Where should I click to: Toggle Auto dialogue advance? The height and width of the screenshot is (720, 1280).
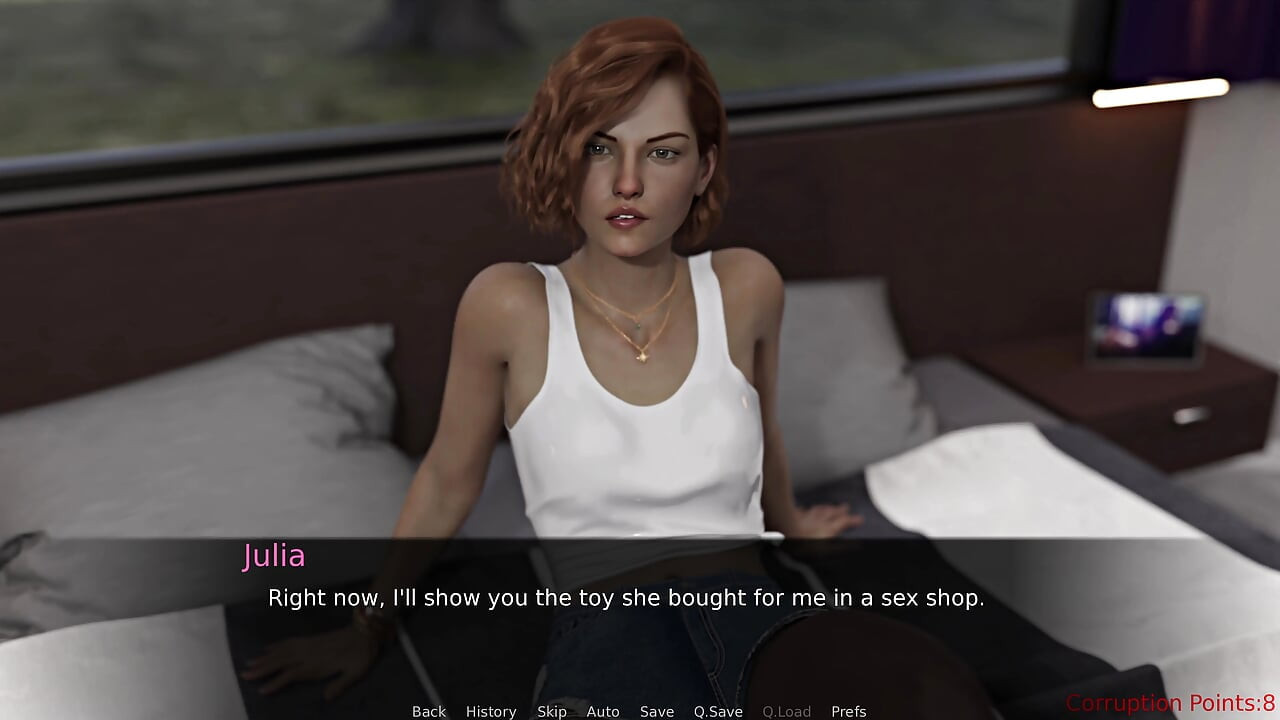603,711
